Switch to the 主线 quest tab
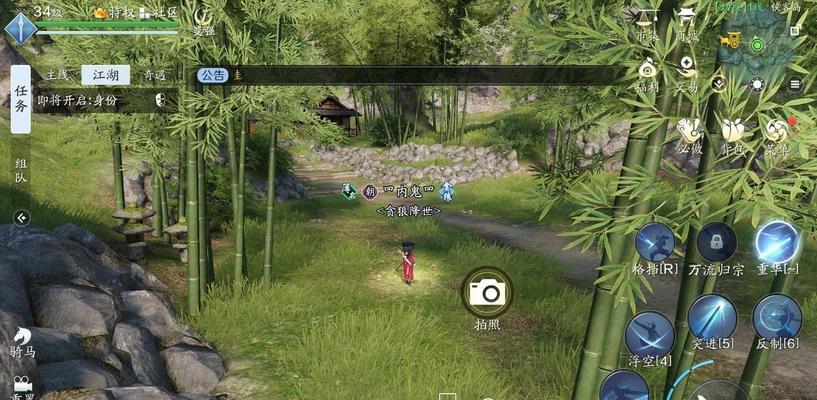The image size is (817, 400). [x=58, y=75]
